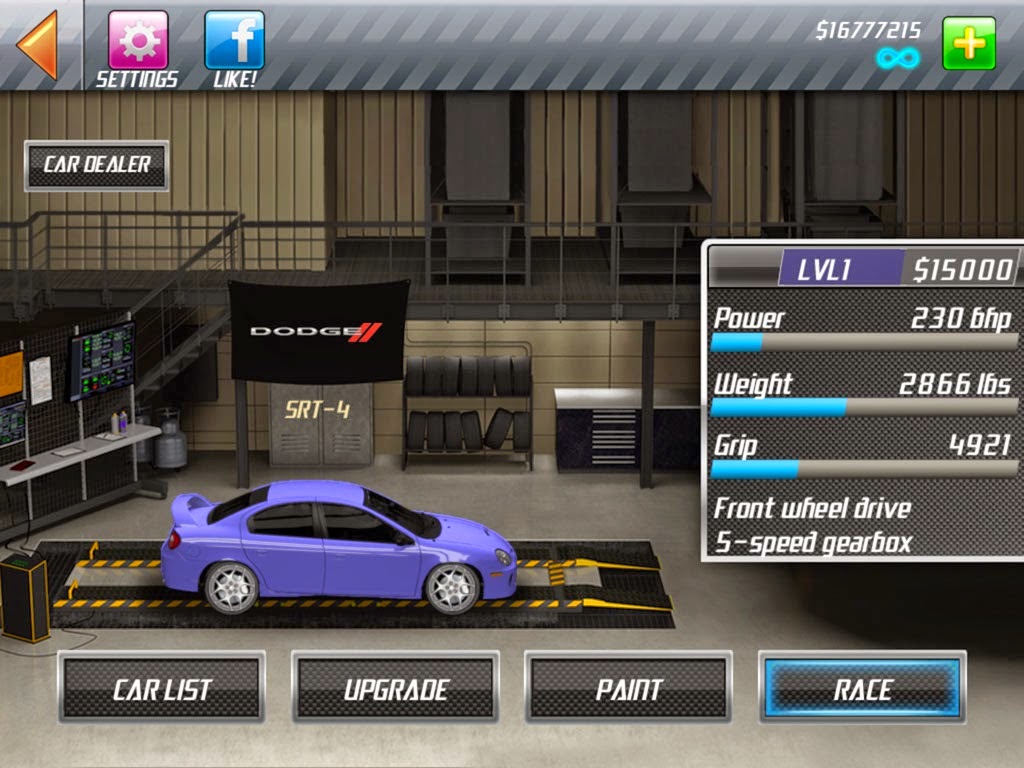Show the Car List
Screen dimensions: 1024x768
tap(162, 688)
